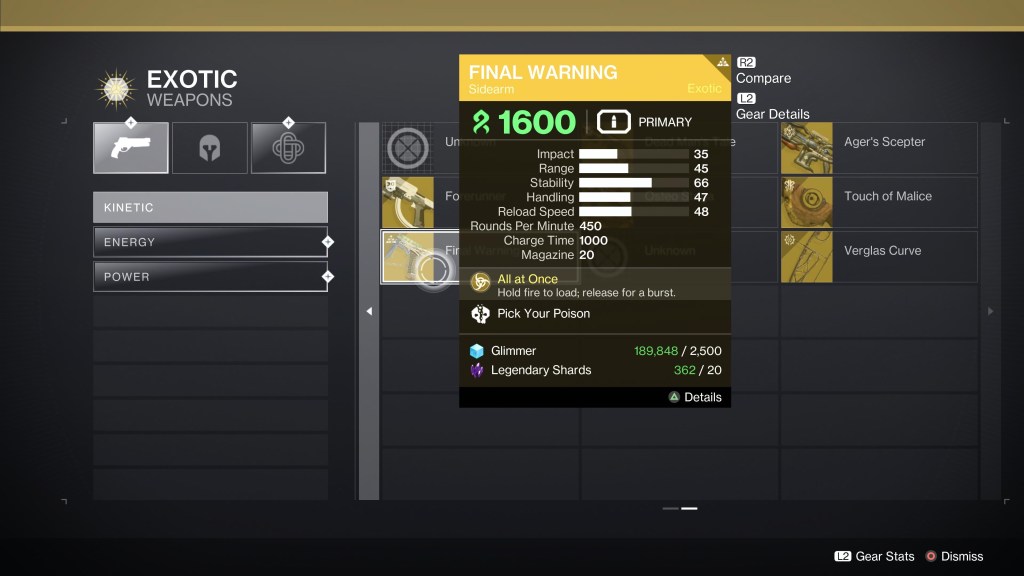1024x576 pixels.
Task: Advance to the next page arrow
Action: tap(990, 311)
